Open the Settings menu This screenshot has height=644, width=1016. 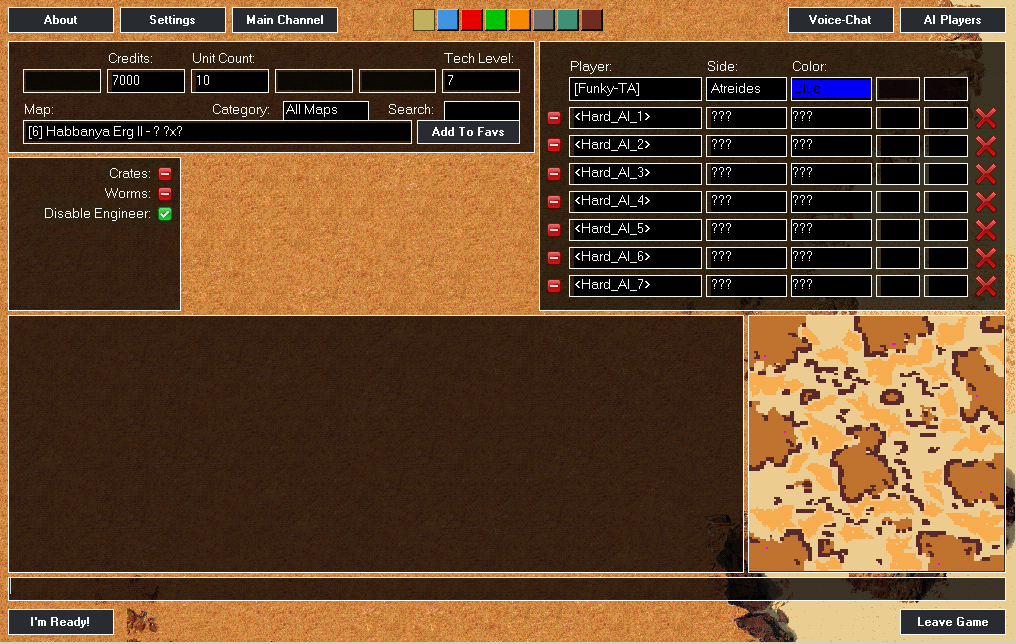pyautogui.click(x=172, y=20)
